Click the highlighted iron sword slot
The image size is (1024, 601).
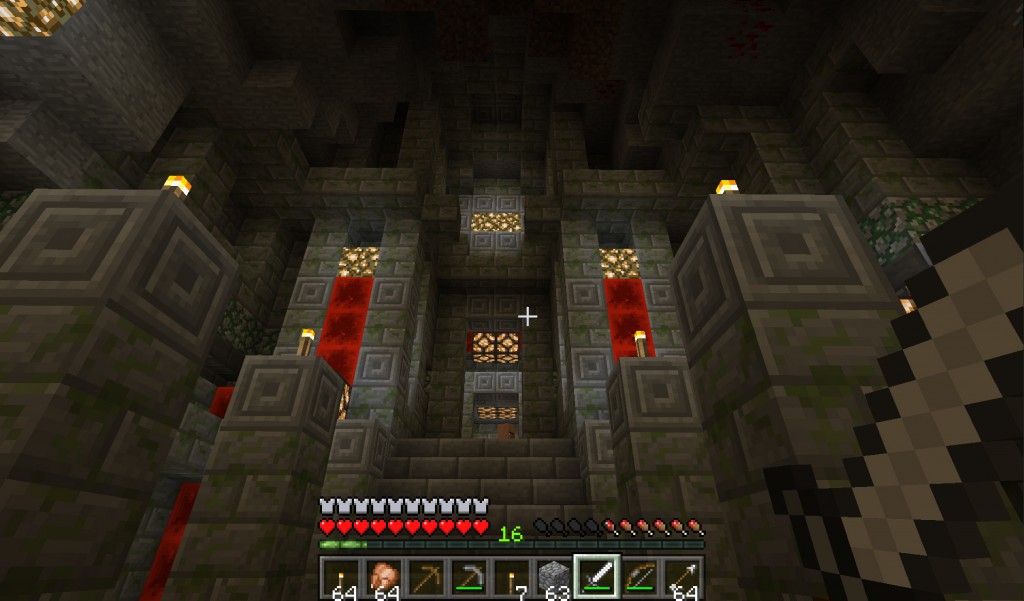(597, 578)
